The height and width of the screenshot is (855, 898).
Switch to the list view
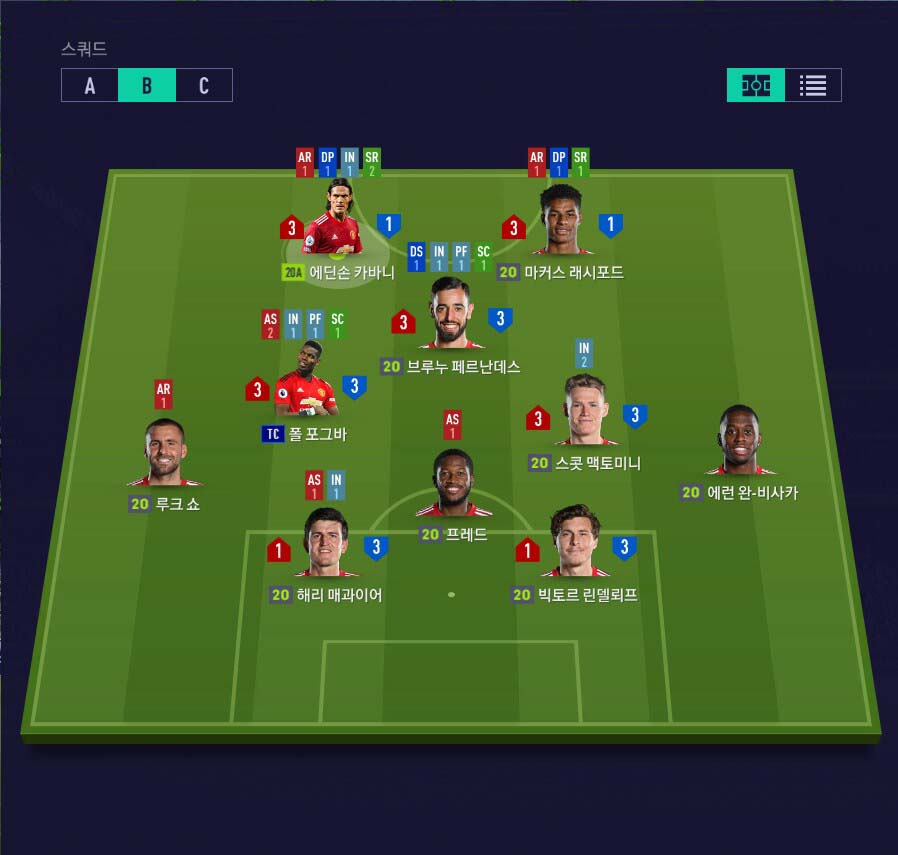(x=813, y=85)
